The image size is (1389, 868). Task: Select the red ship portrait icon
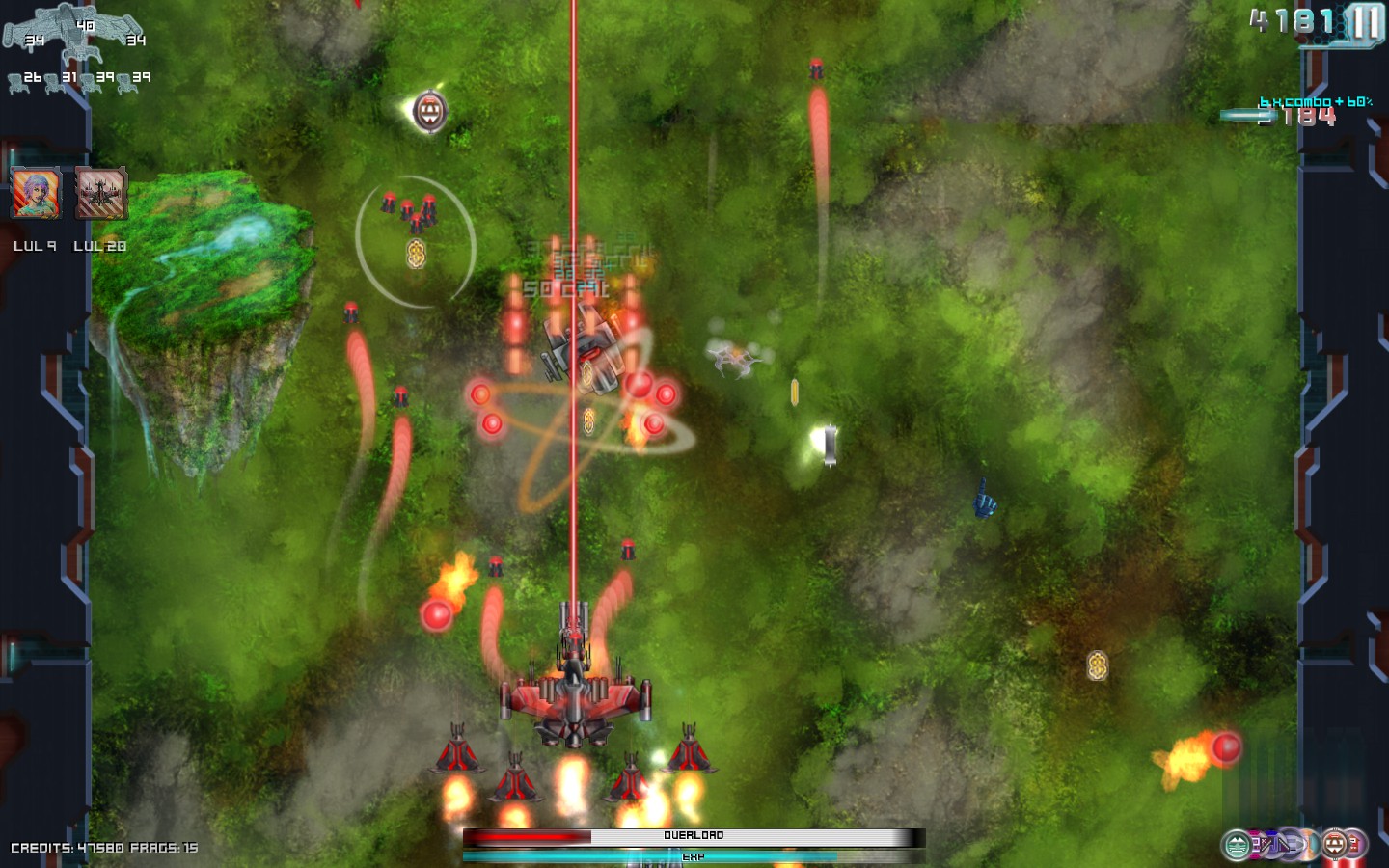click(x=100, y=192)
